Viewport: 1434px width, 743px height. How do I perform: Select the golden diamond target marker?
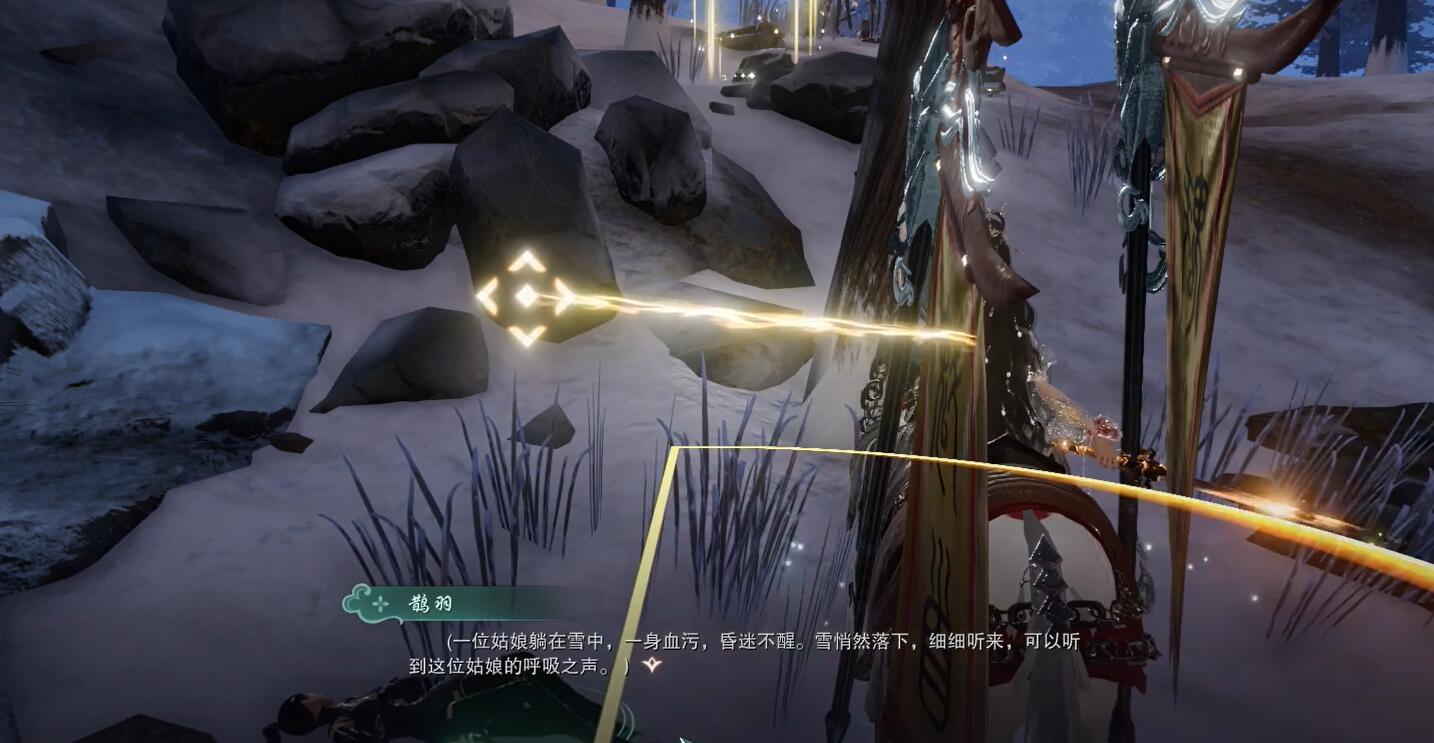pyautogui.click(x=526, y=297)
